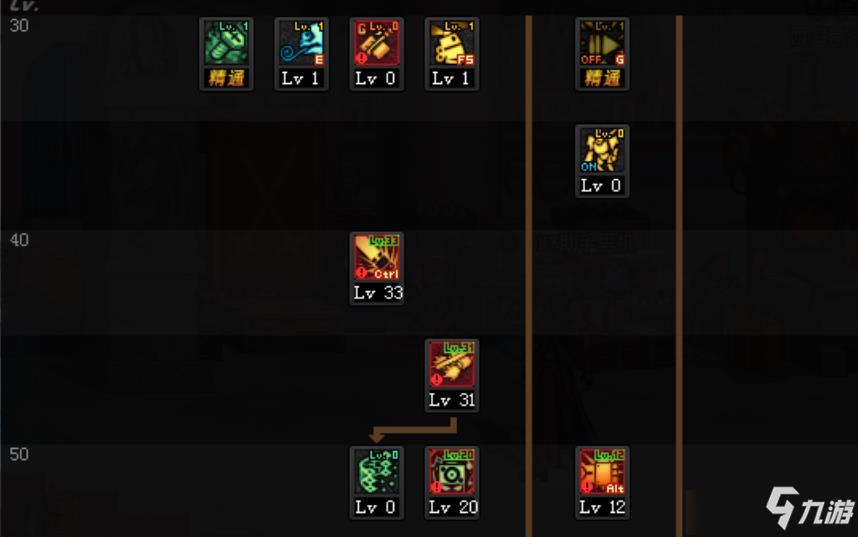Choose the green Lv 0 skill in level 50 row
This screenshot has height=537, width=858.
point(377,472)
